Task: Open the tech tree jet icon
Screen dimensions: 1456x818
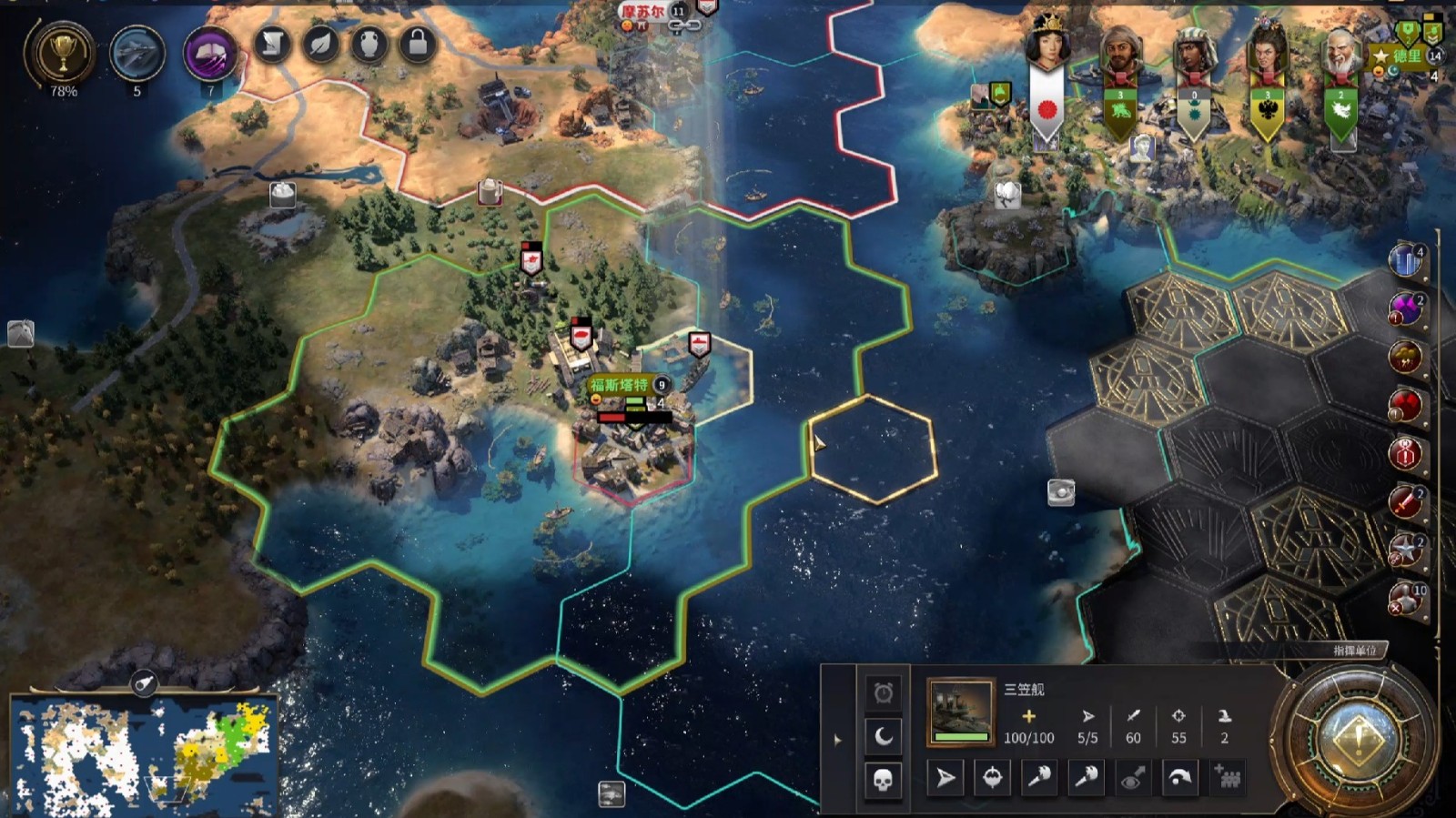Action: (x=137, y=54)
